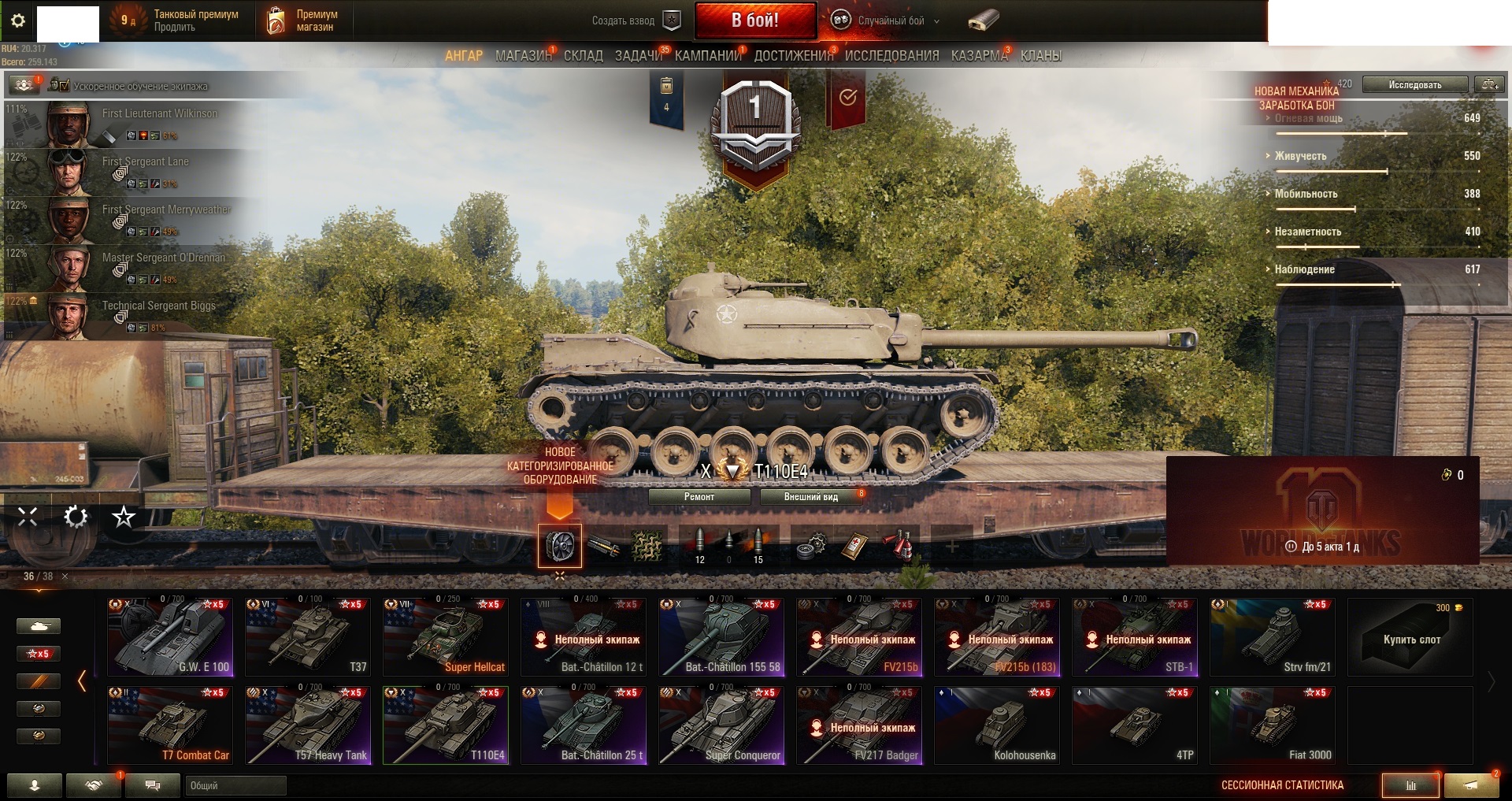The image size is (1512, 801).
Task: Toggle Ускоренное обучение экипажа checkbox
Action: click(x=64, y=86)
